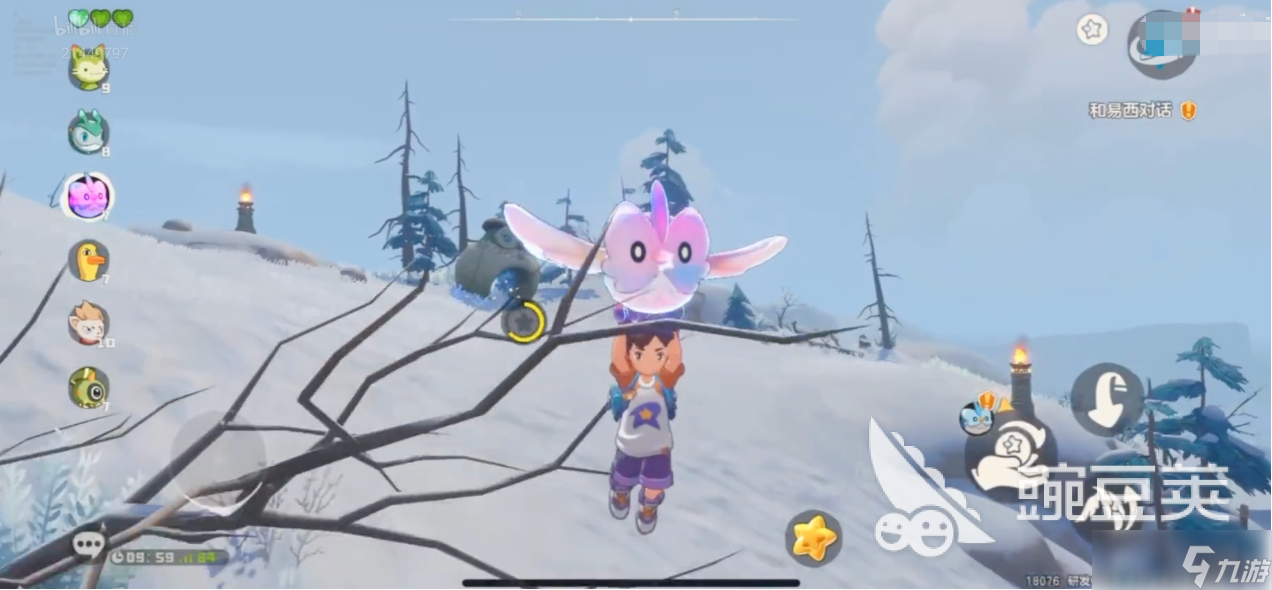This screenshot has width=1272, height=590.
Task: Tap the small blue pet badge
Action: [975, 417]
